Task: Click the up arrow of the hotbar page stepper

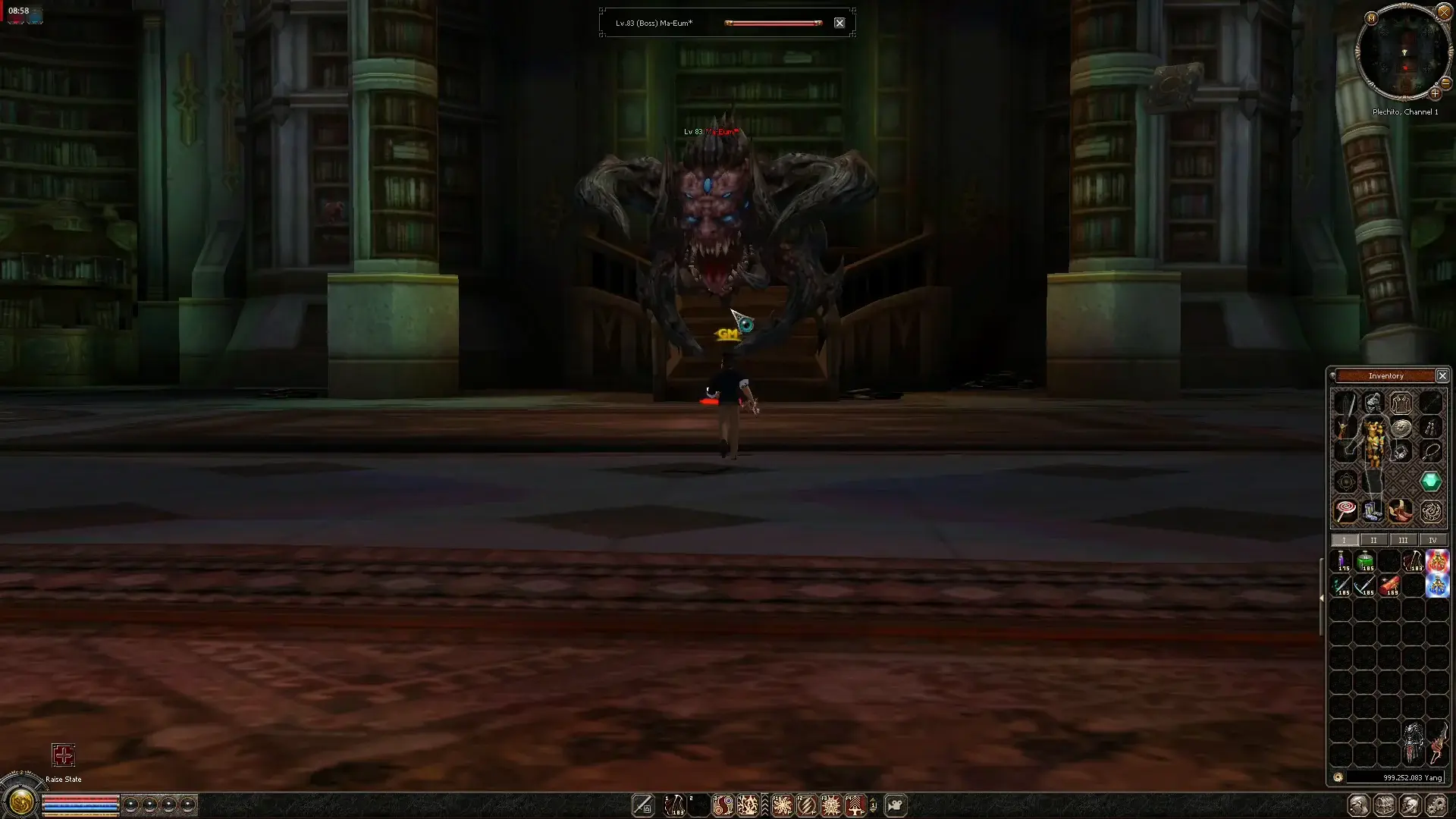Action: pos(874,800)
